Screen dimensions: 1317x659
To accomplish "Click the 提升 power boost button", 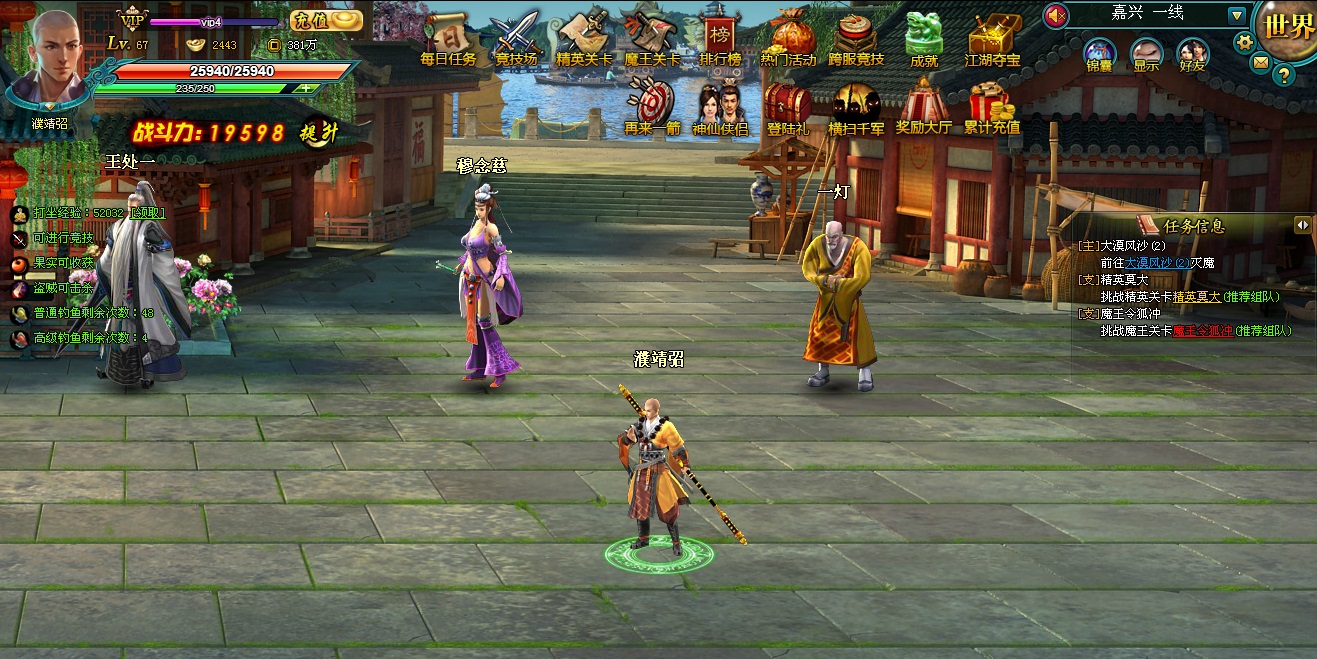I will pos(320,133).
